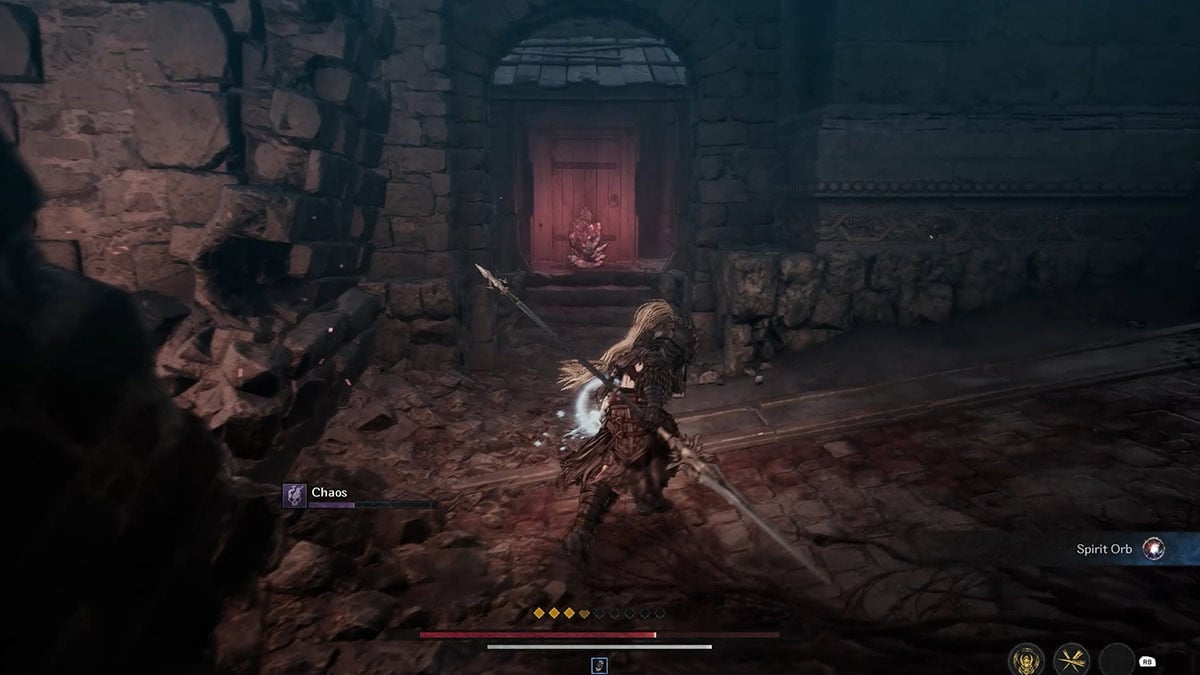
Task: Choose the crossed golden arrows skill
Action: click(1072, 660)
